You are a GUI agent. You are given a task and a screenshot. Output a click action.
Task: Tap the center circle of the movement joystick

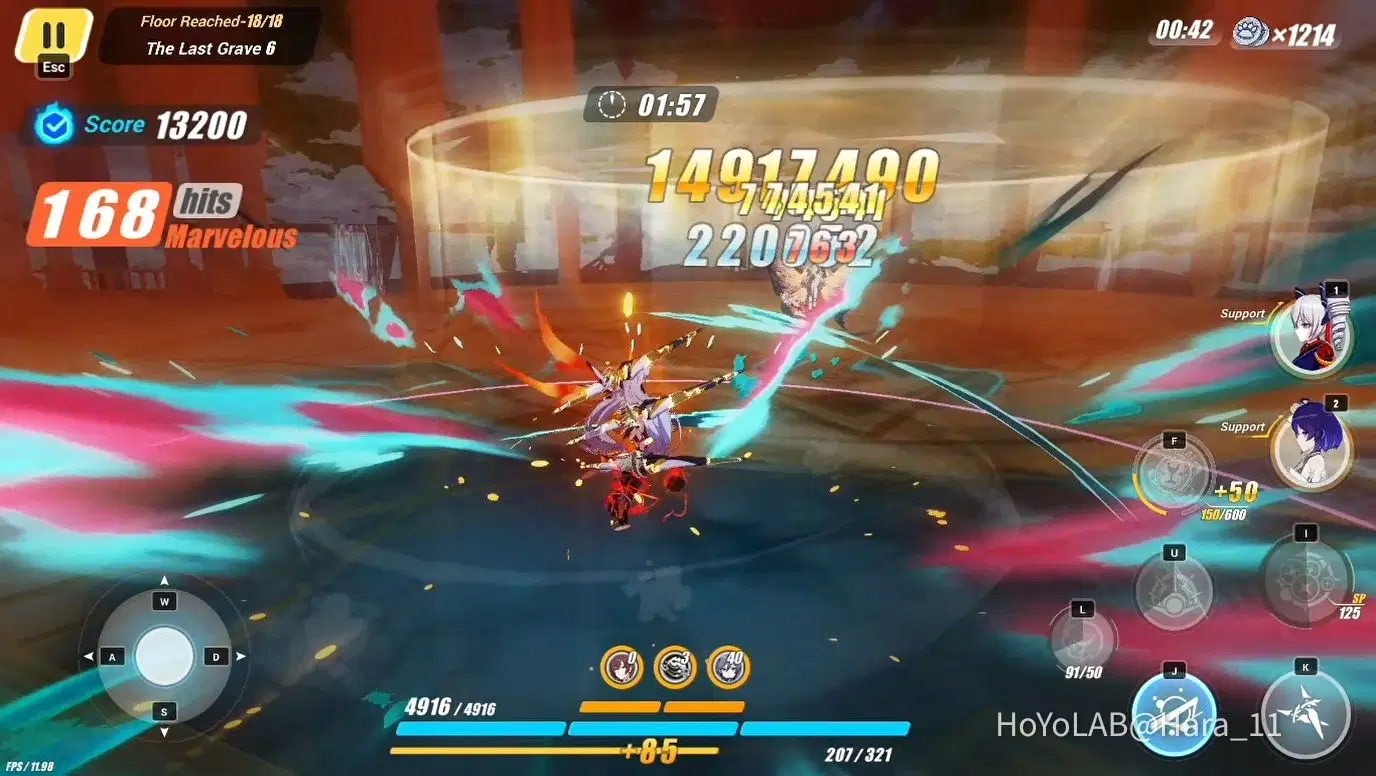pyautogui.click(x=162, y=655)
